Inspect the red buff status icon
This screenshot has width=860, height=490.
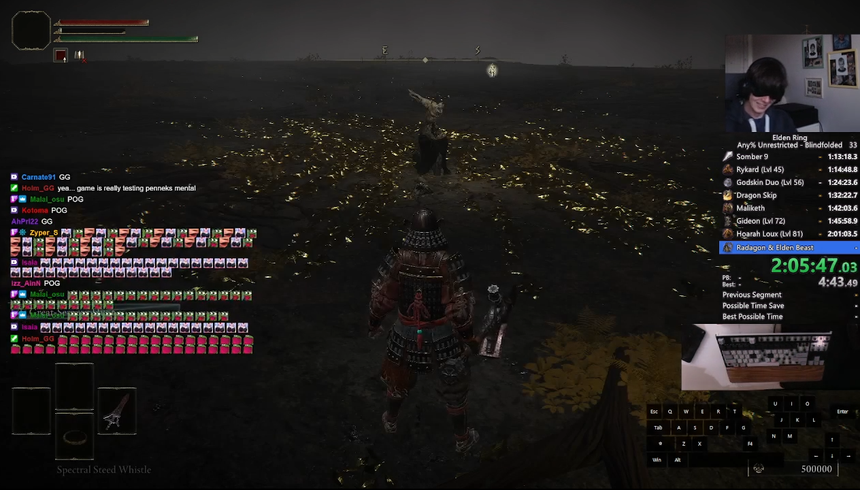pos(61,56)
